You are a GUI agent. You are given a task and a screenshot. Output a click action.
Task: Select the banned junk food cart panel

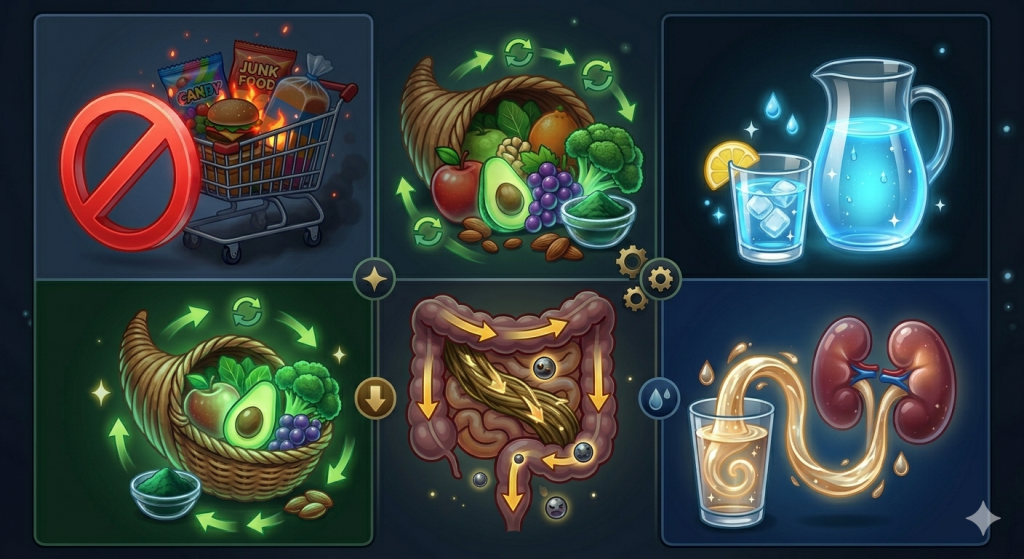(203, 146)
